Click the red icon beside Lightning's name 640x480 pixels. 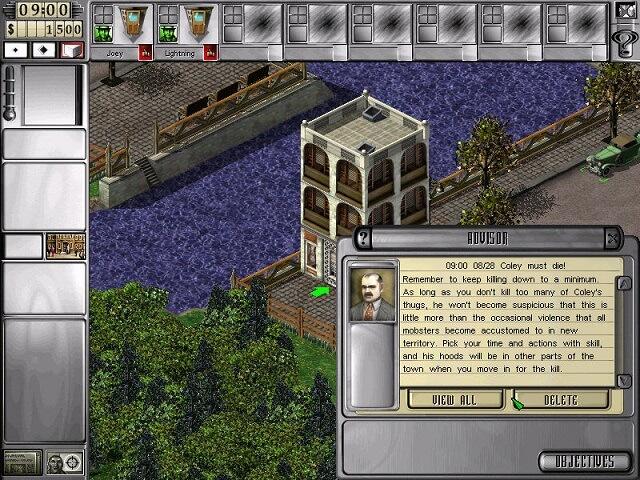coord(210,53)
